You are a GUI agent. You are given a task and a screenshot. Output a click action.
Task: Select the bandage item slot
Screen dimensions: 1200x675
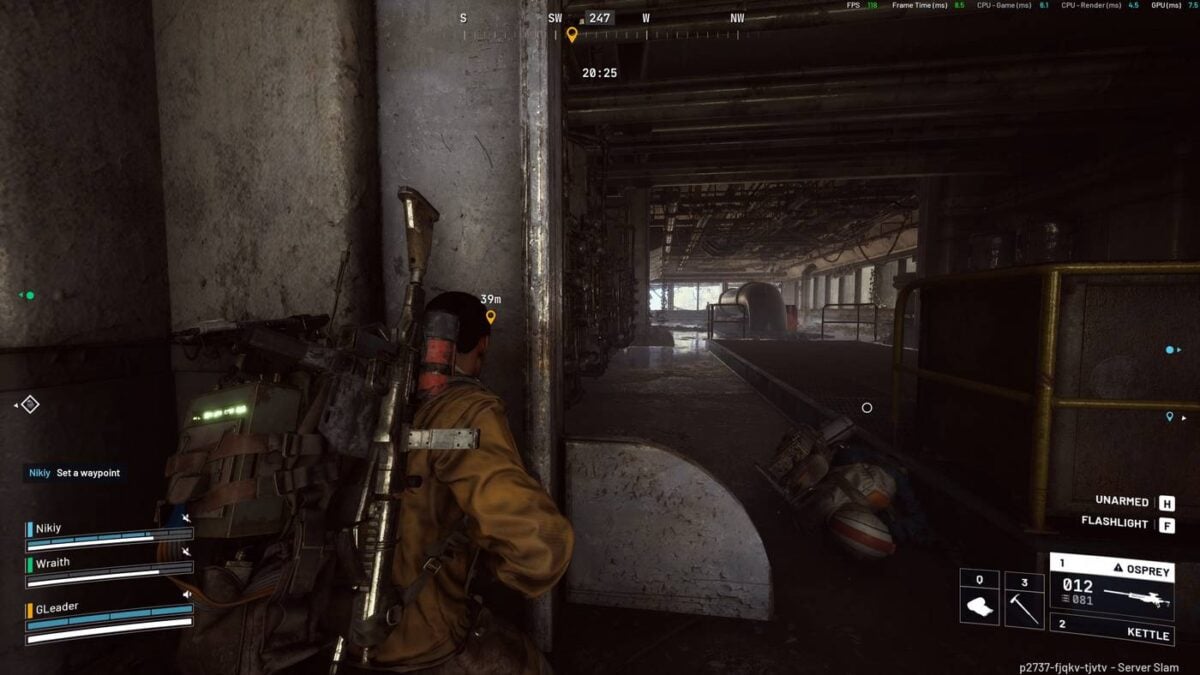[979, 599]
